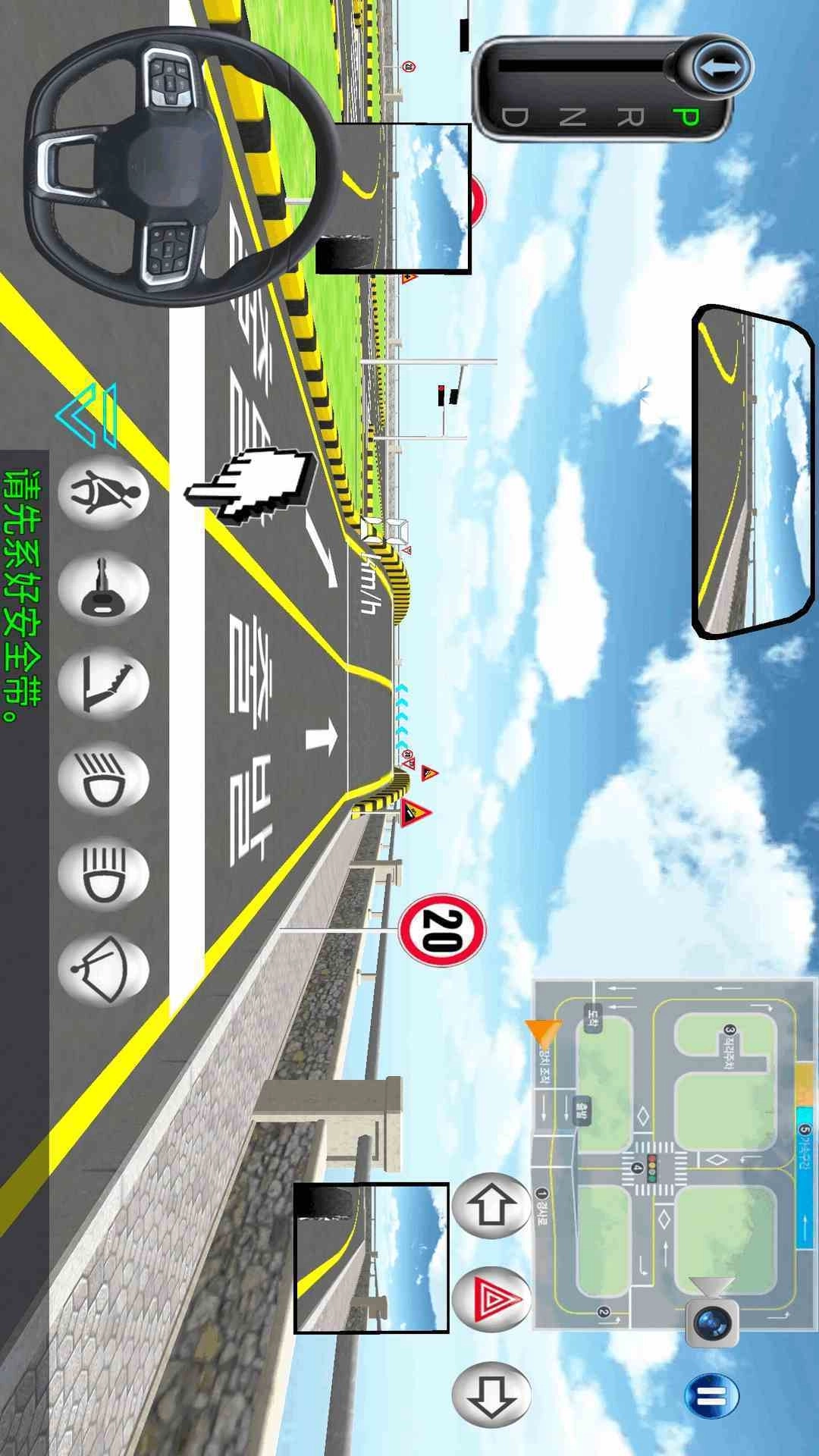The width and height of the screenshot is (819, 1456).
Task: Toggle the low-beam headlight button
Action: coord(105,779)
